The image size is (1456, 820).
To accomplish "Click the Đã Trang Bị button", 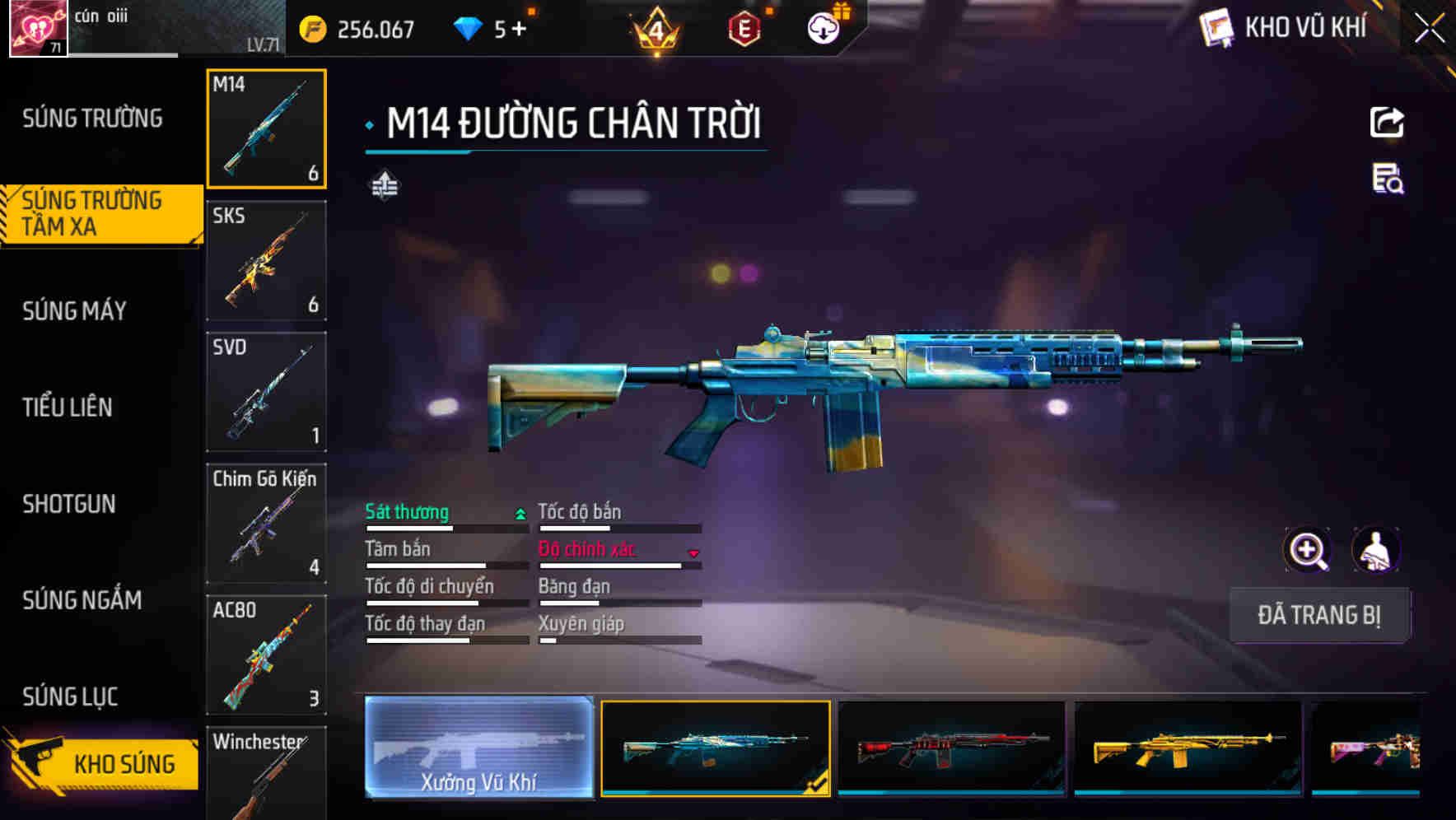I will [1318, 615].
